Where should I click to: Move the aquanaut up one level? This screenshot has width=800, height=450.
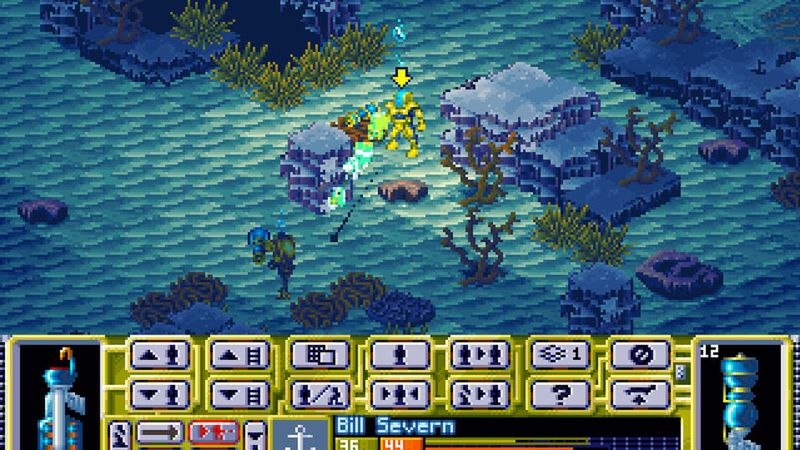[159, 357]
